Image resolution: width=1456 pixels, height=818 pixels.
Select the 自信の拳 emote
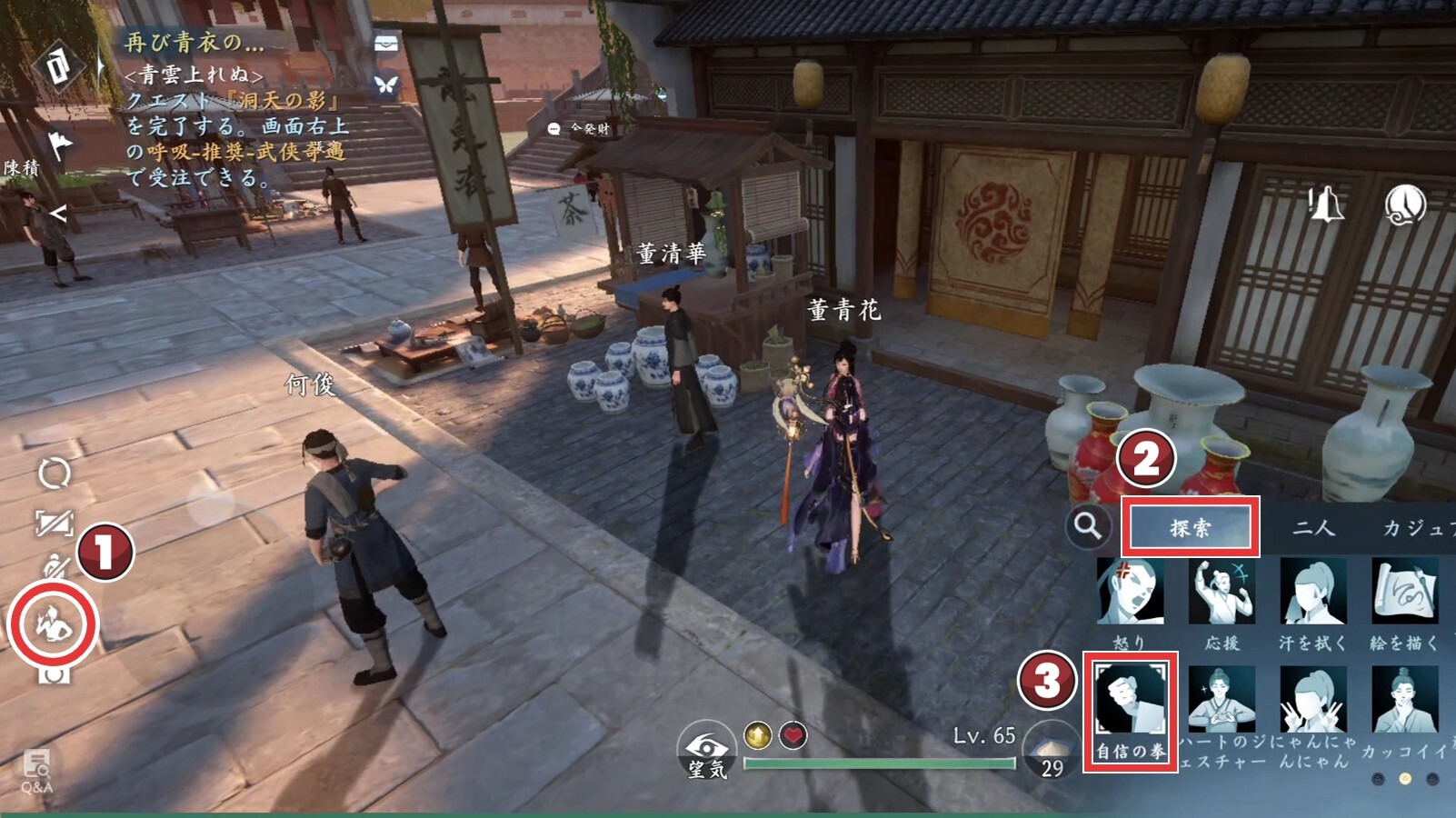1130,710
